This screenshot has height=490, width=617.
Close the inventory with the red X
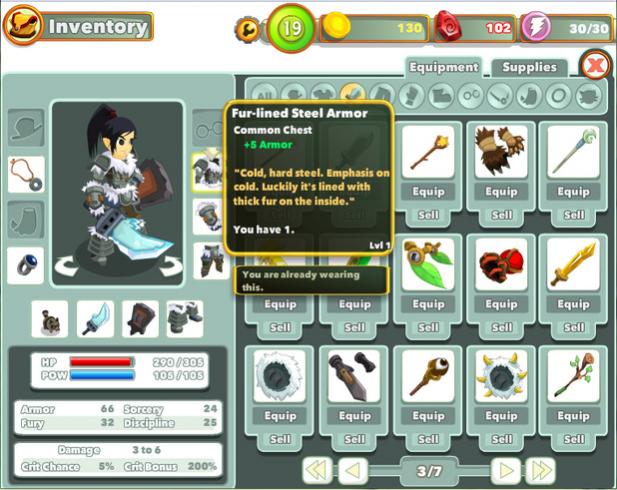click(x=596, y=66)
